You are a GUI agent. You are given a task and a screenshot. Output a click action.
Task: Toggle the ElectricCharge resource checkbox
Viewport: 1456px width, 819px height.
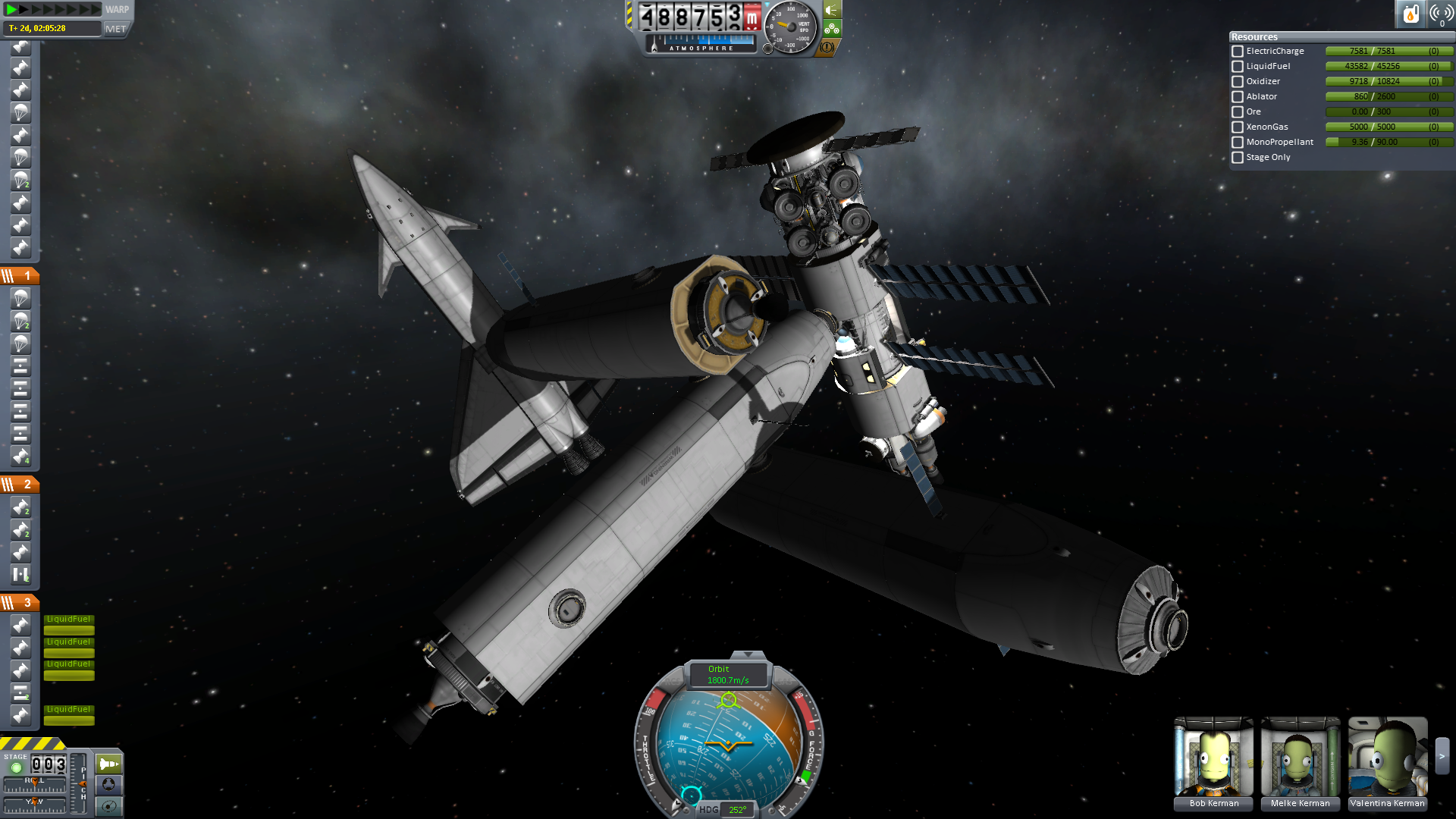(x=1238, y=52)
